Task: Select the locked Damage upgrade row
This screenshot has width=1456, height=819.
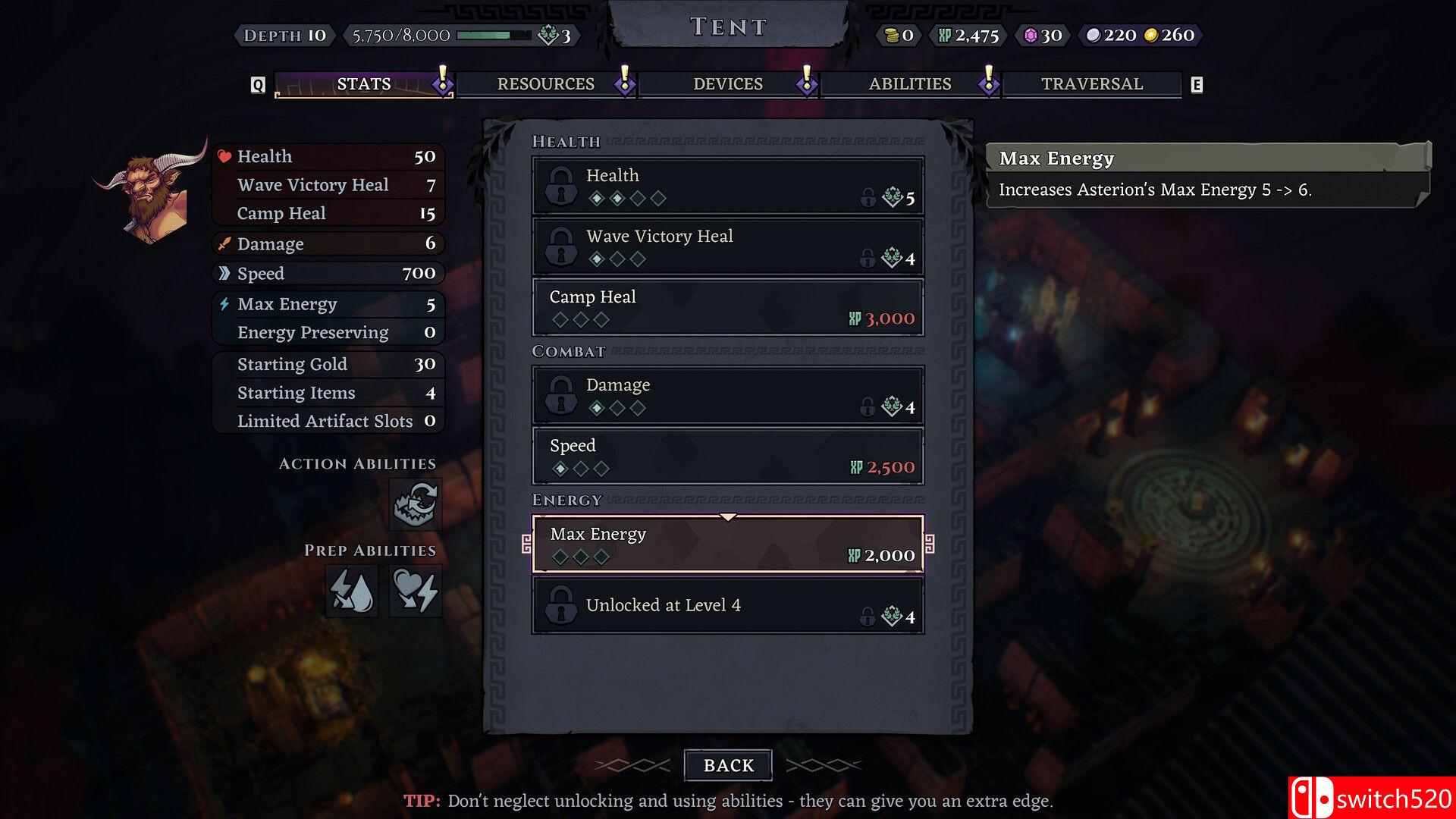Action: [x=727, y=395]
